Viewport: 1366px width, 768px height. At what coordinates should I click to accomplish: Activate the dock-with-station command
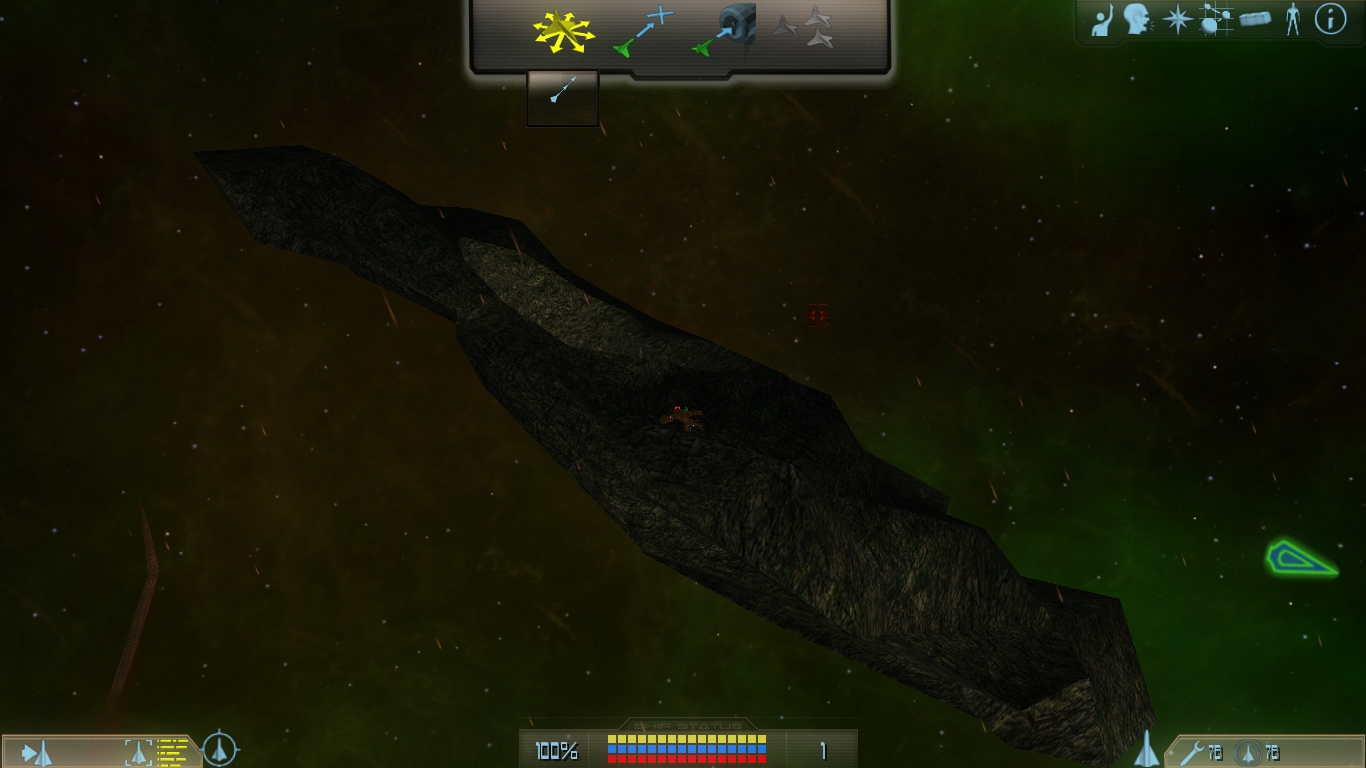[724, 30]
